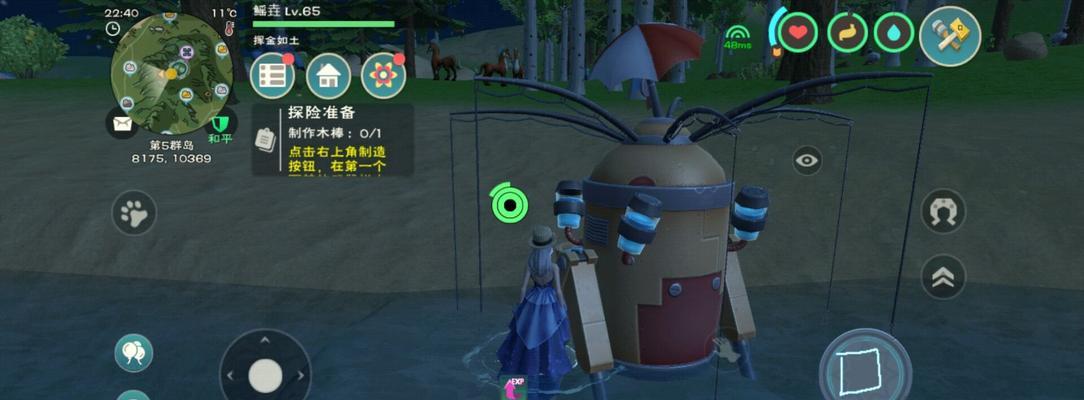Image resolution: width=1084 pixels, height=400 pixels.
Task: Open the pet paw print button
Action: click(134, 213)
